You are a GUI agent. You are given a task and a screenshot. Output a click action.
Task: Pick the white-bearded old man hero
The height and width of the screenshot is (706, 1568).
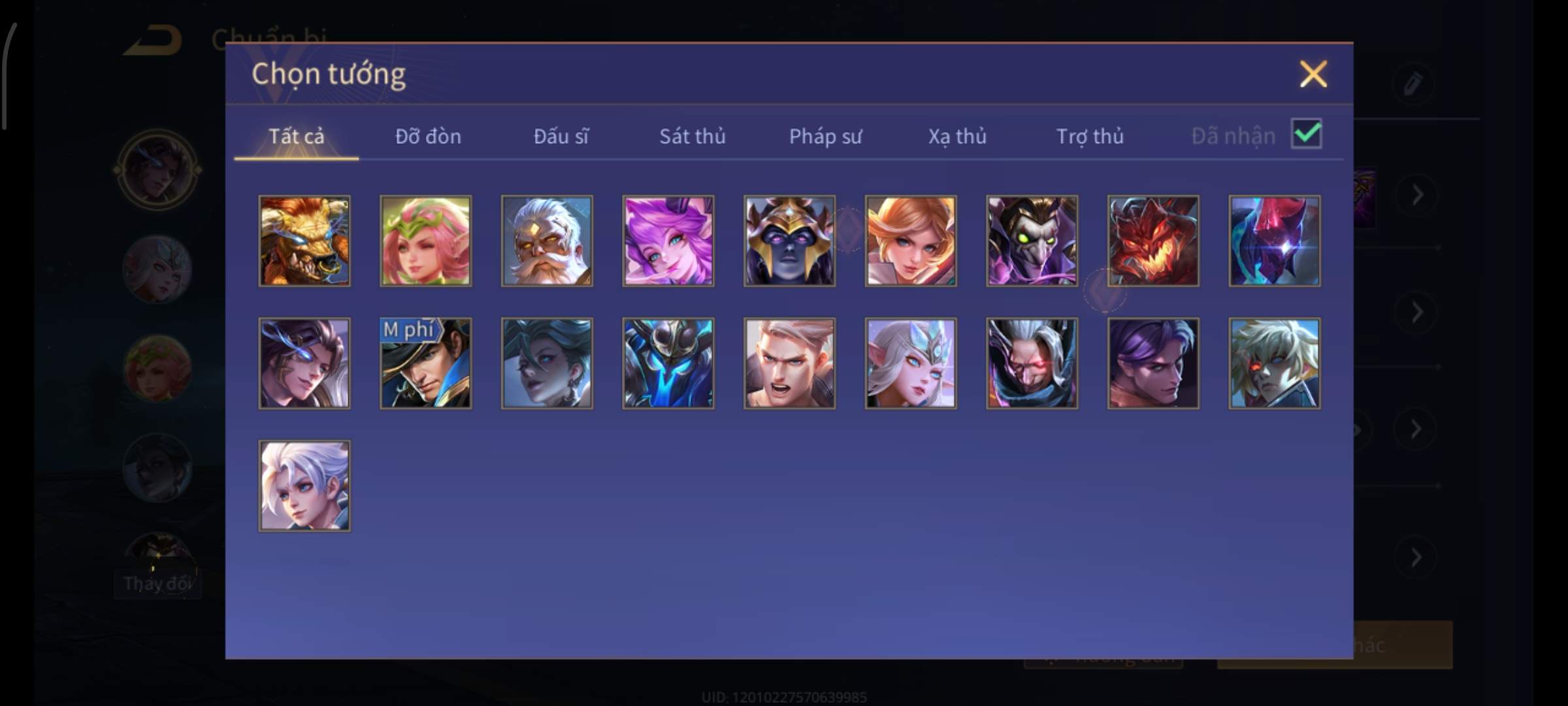pyautogui.click(x=547, y=241)
